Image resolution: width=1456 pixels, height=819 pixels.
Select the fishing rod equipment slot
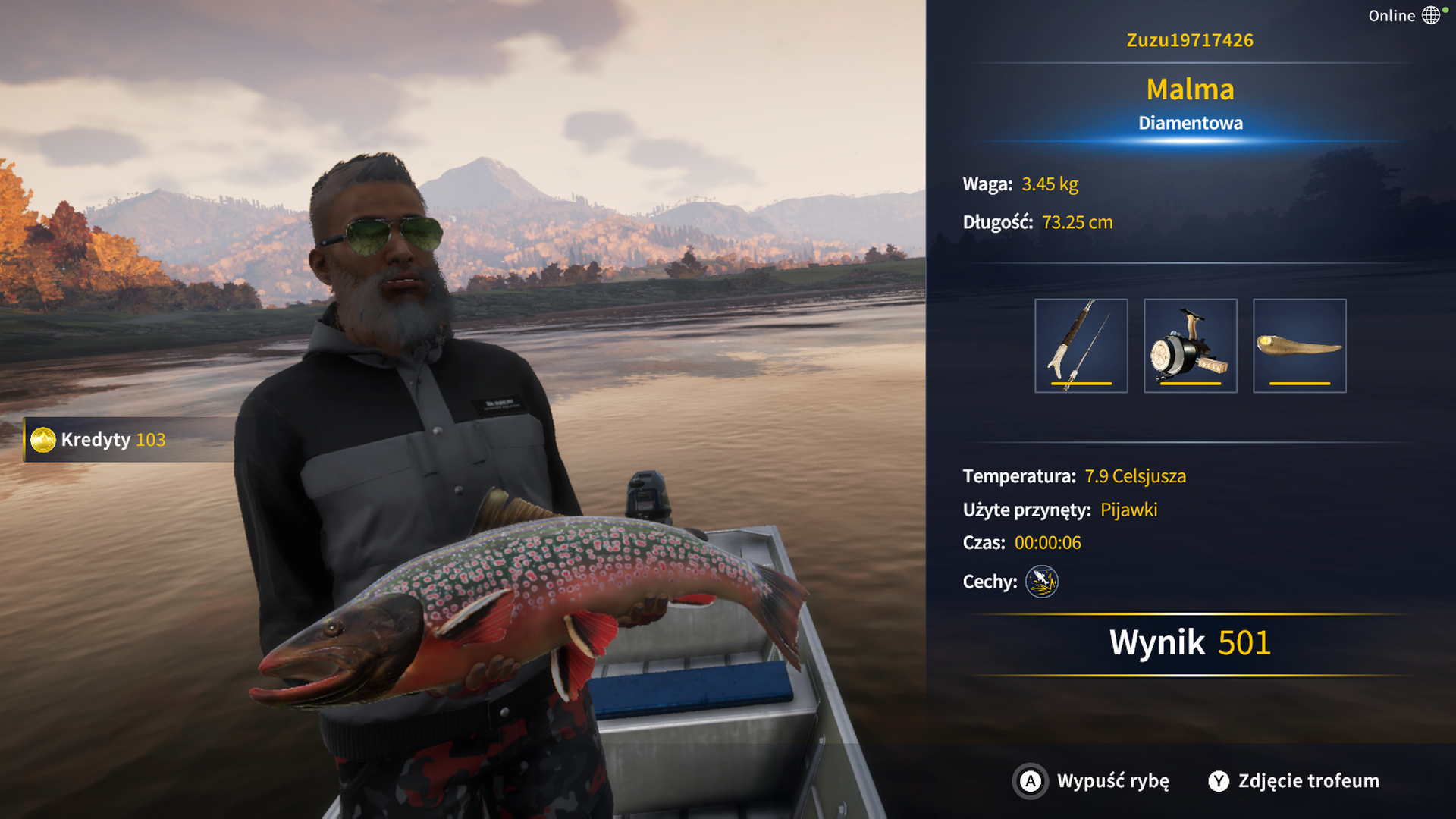[x=1081, y=346]
